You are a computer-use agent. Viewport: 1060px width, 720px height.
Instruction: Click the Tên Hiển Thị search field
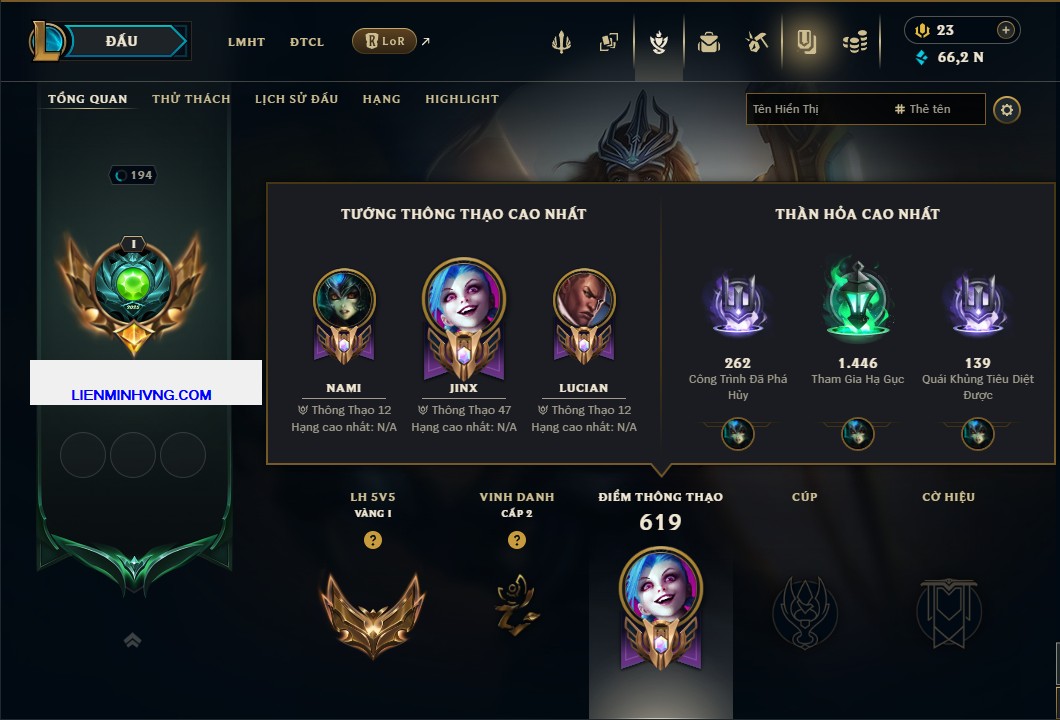click(815, 109)
